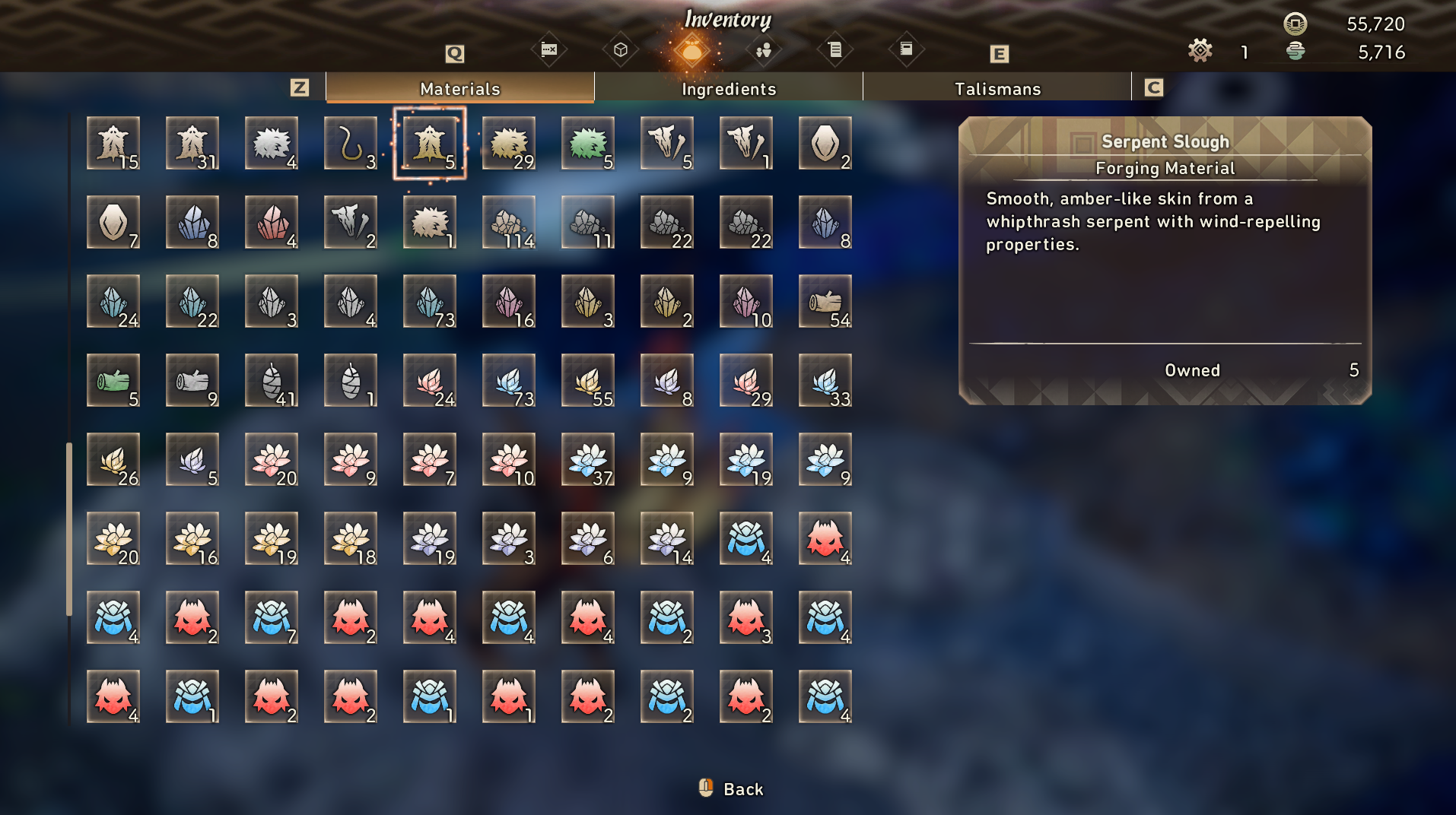The image size is (1456, 815).
Task: Open the notebook icon menu section
Action: pos(906,50)
